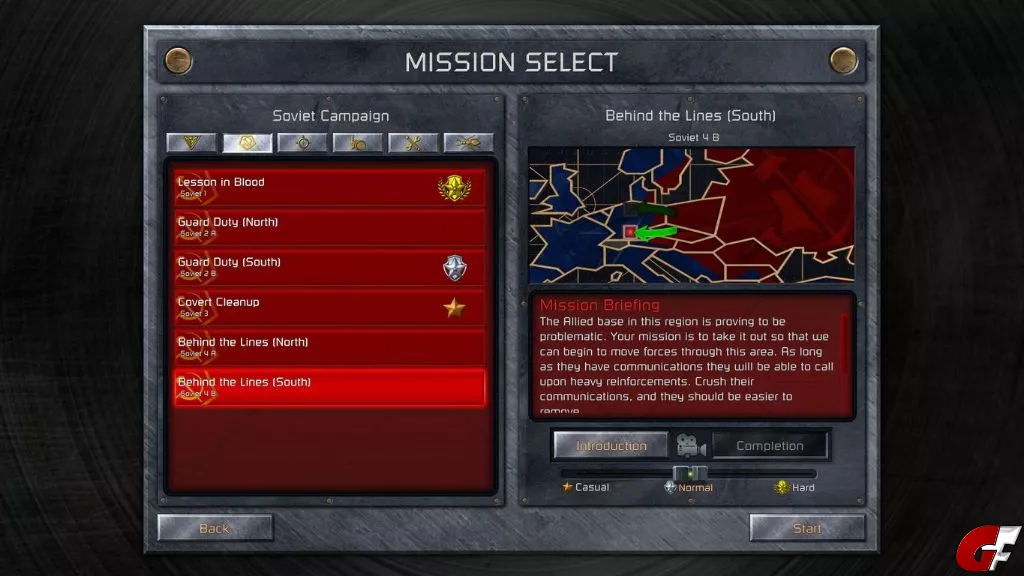Select the Covert Cleanup mission
The height and width of the screenshot is (576, 1024).
click(x=330, y=307)
